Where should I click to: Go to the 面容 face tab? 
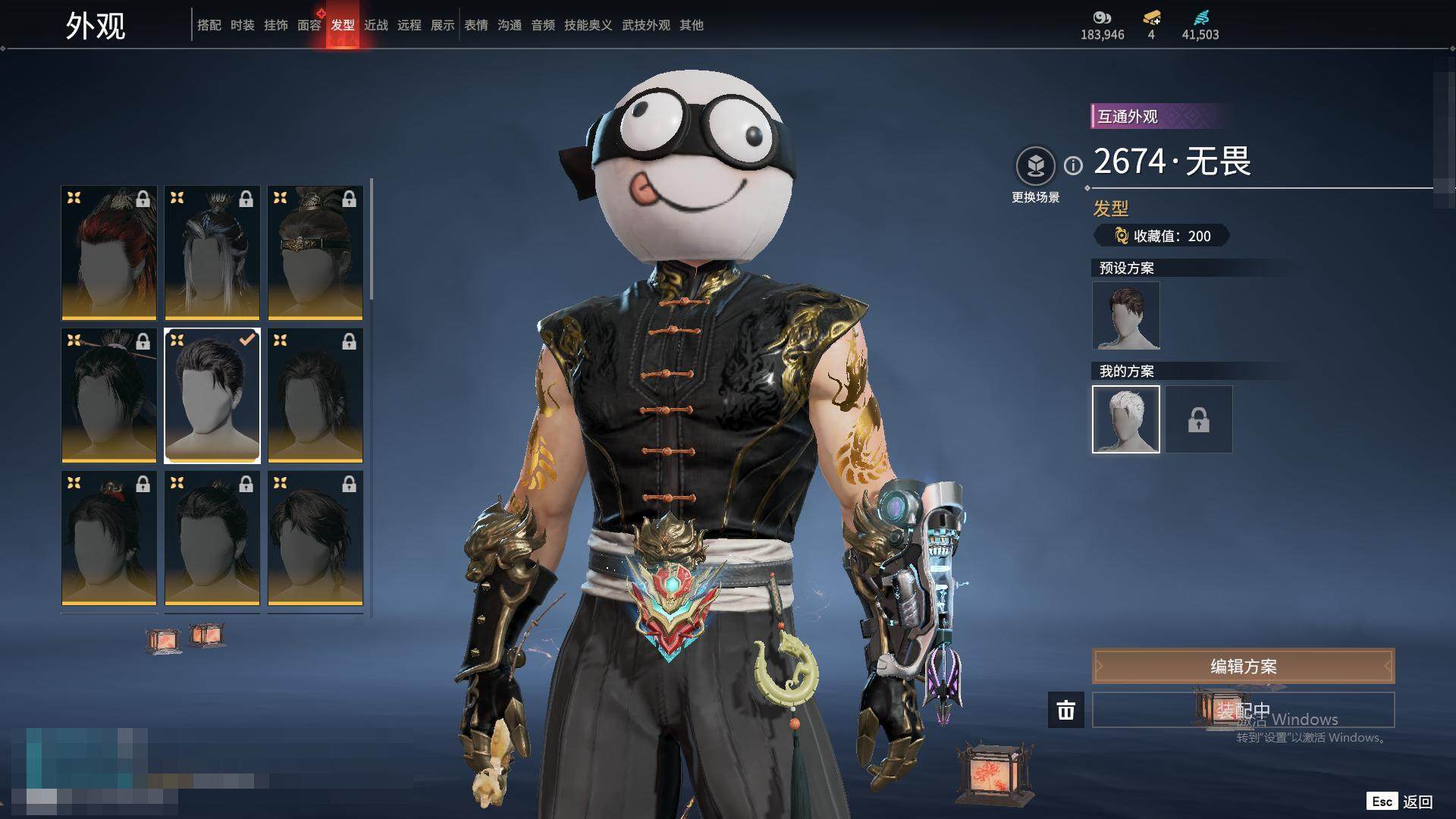tap(309, 25)
